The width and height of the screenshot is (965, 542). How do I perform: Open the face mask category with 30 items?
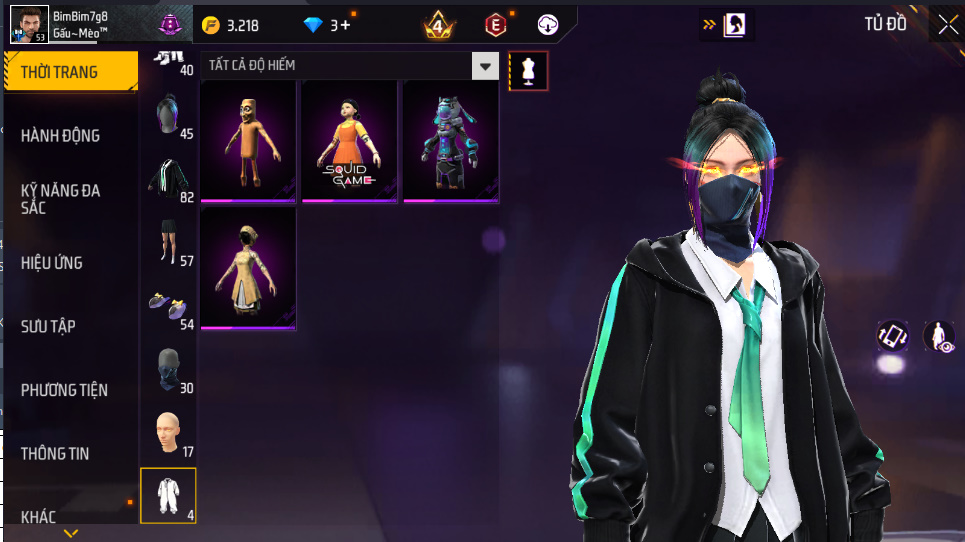(168, 369)
